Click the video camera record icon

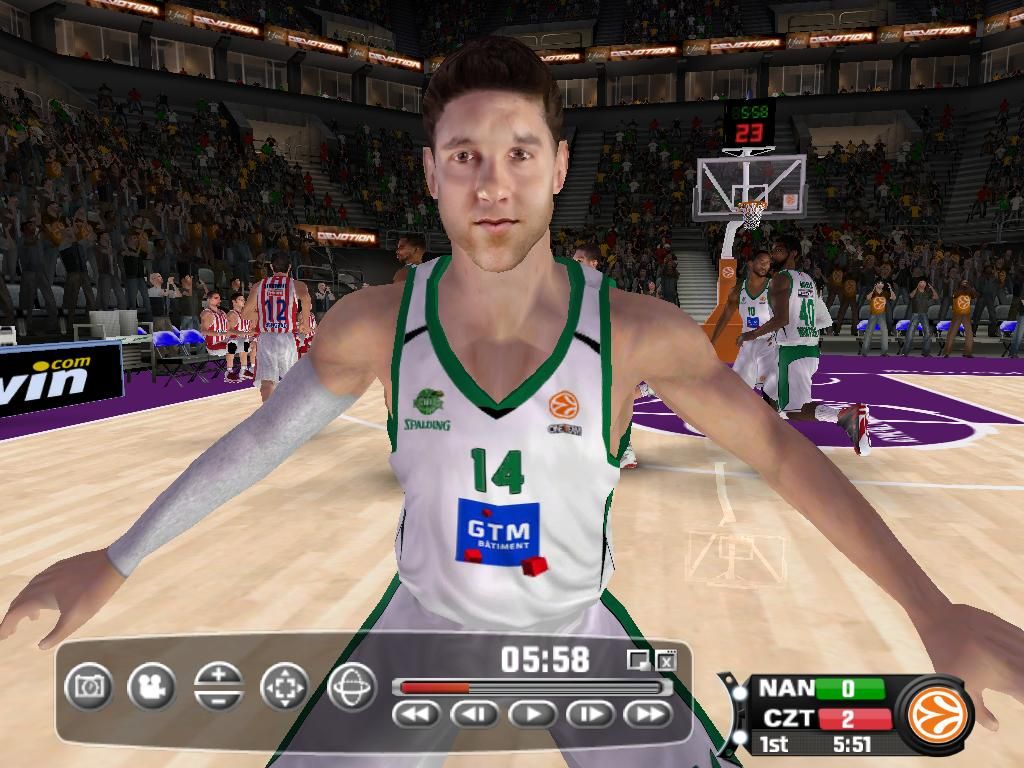point(151,687)
